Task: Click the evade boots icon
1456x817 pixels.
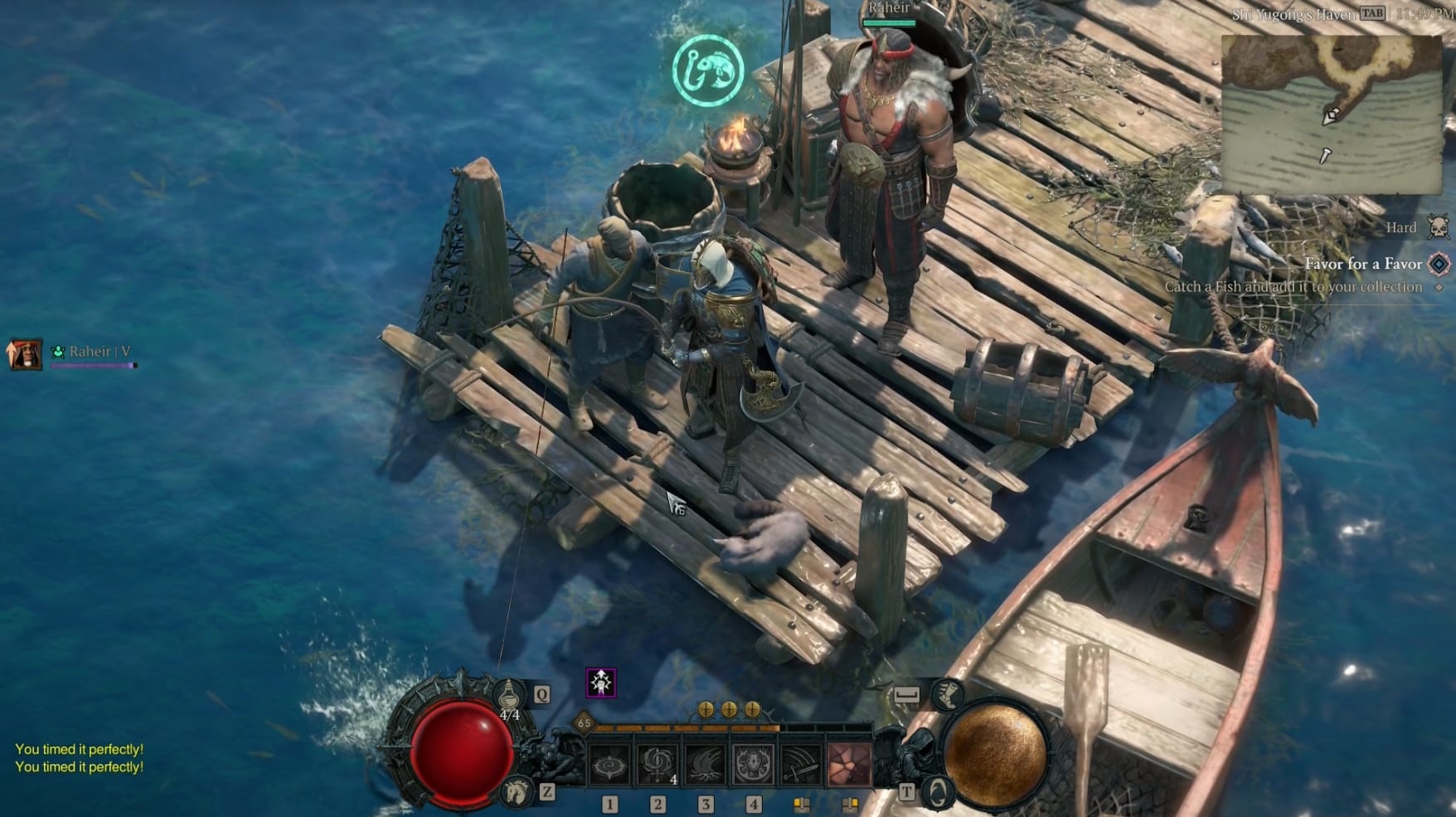Action: coord(948,697)
